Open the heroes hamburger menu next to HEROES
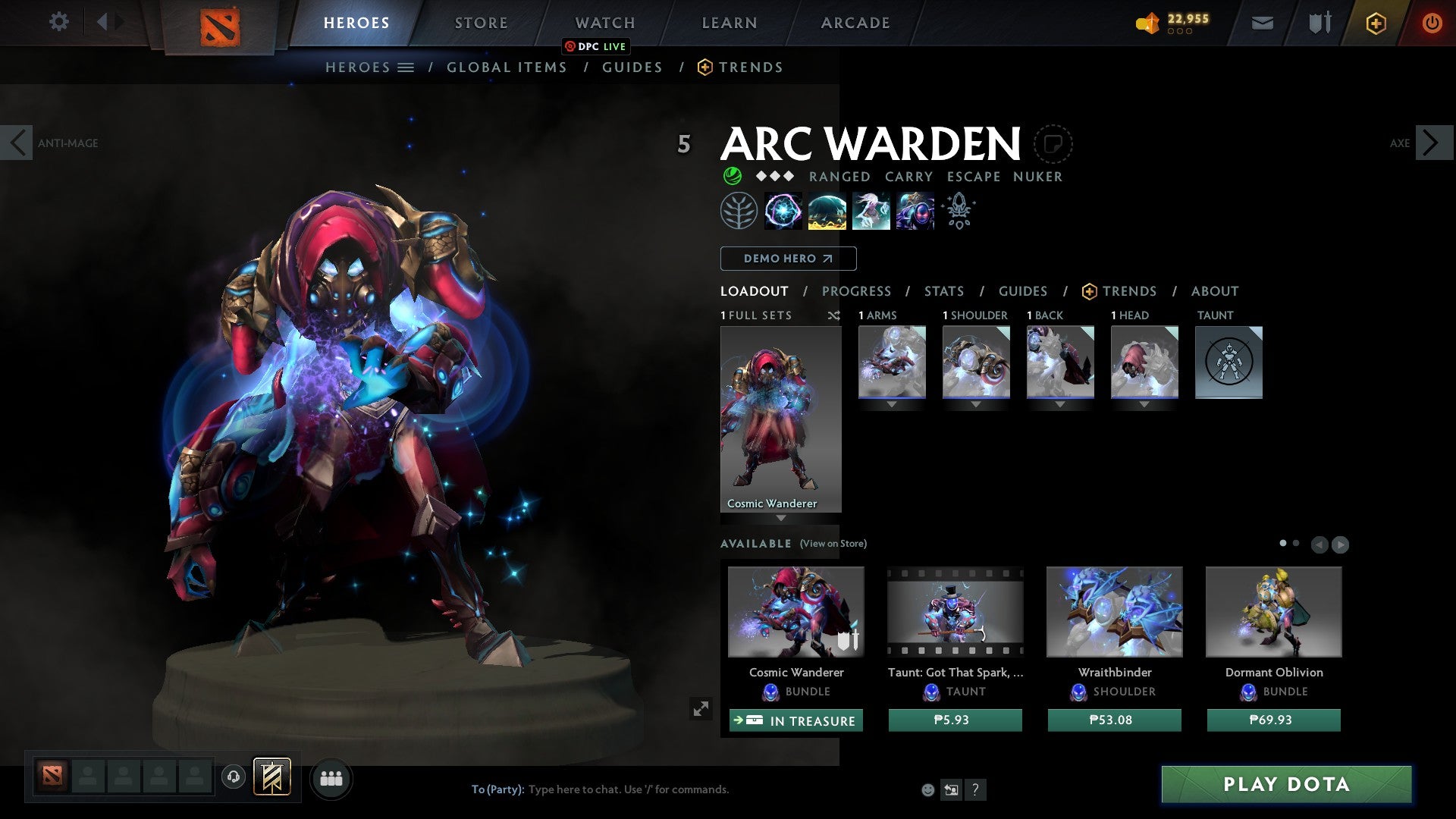This screenshot has height=819, width=1456. [407, 67]
